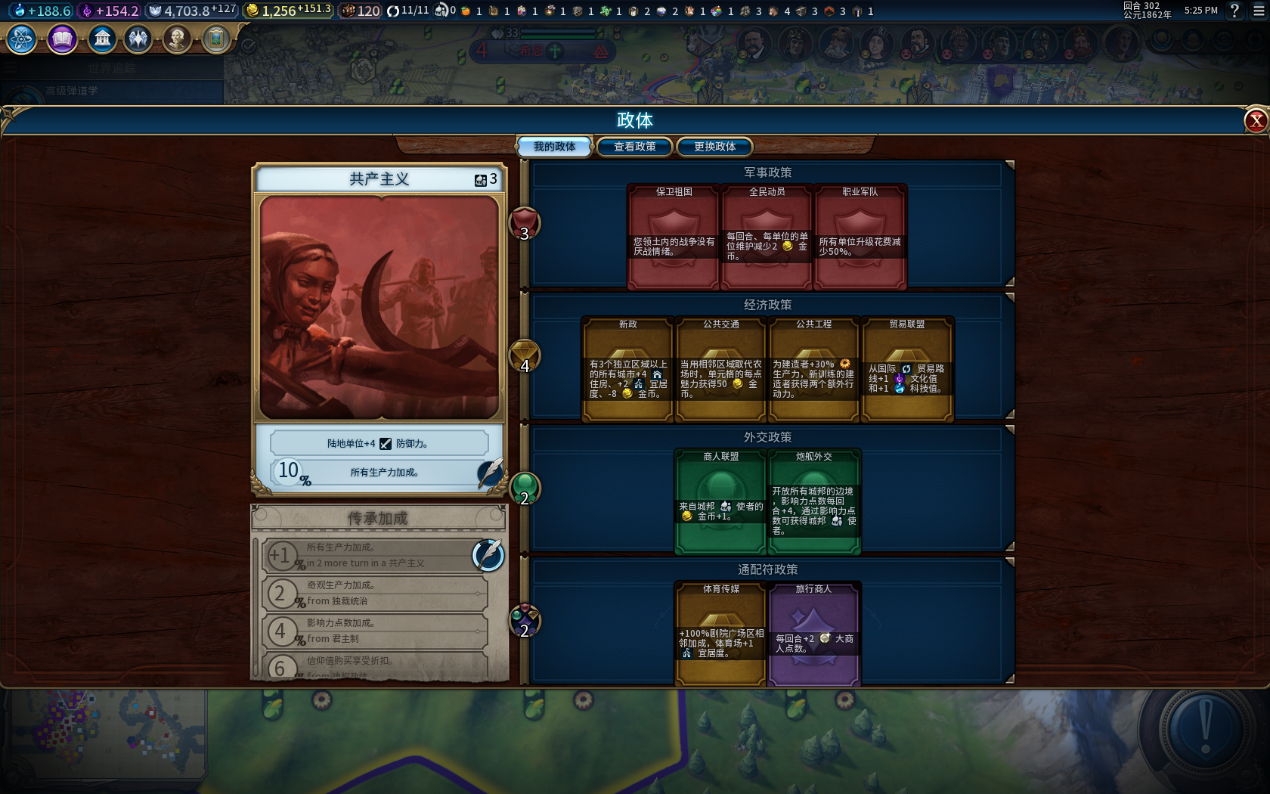This screenshot has height=794, width=1270.
Task: Pick the 公共交通 policy card
Action: 721,369
